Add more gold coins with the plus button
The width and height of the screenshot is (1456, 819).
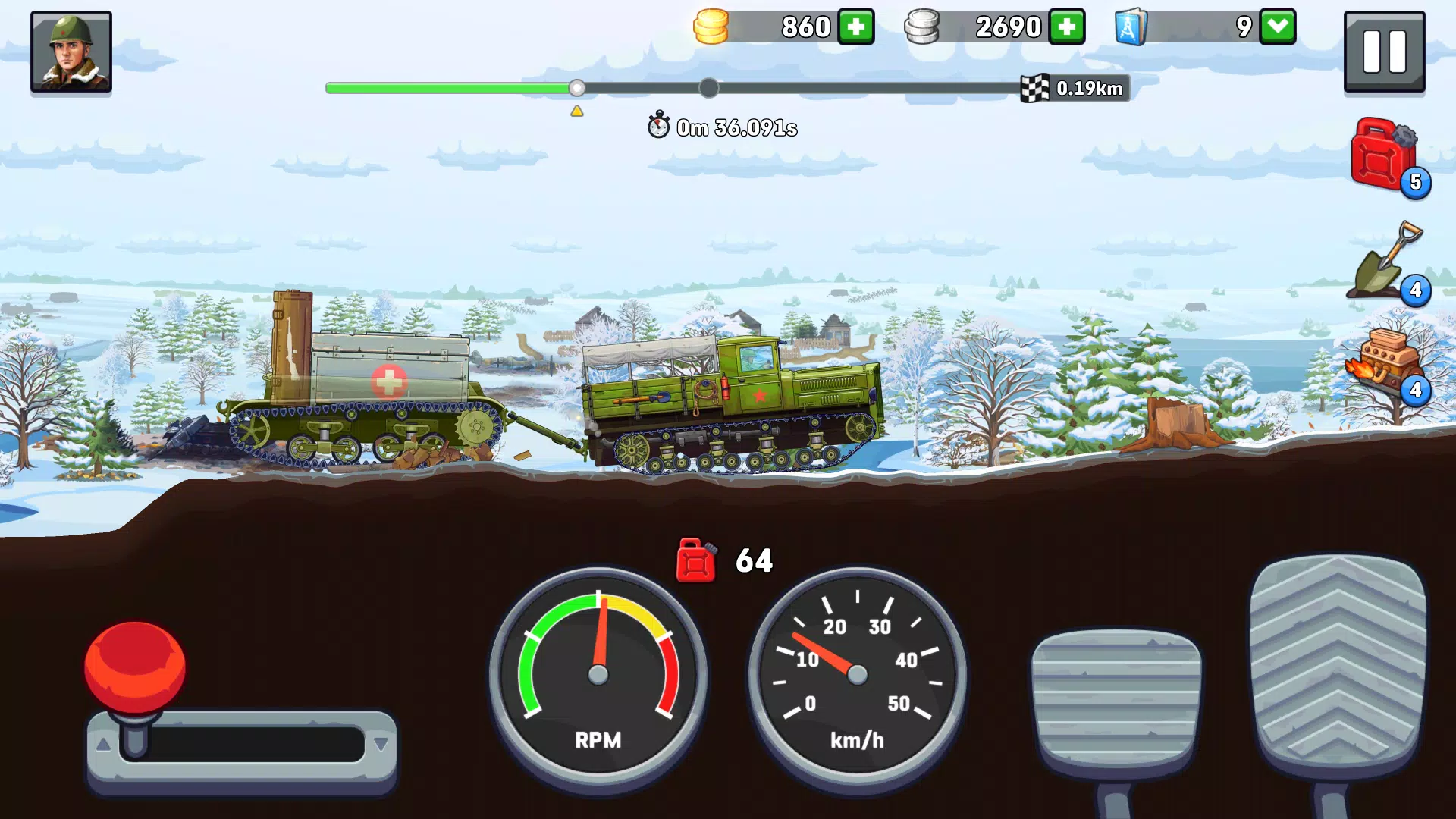[x=856, y=27]
